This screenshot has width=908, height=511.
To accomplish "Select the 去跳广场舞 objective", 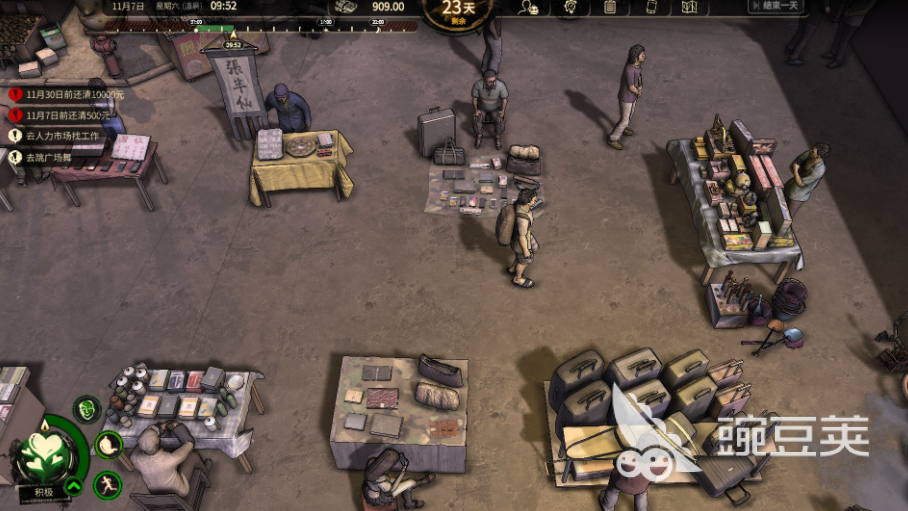I will point(50,157).
